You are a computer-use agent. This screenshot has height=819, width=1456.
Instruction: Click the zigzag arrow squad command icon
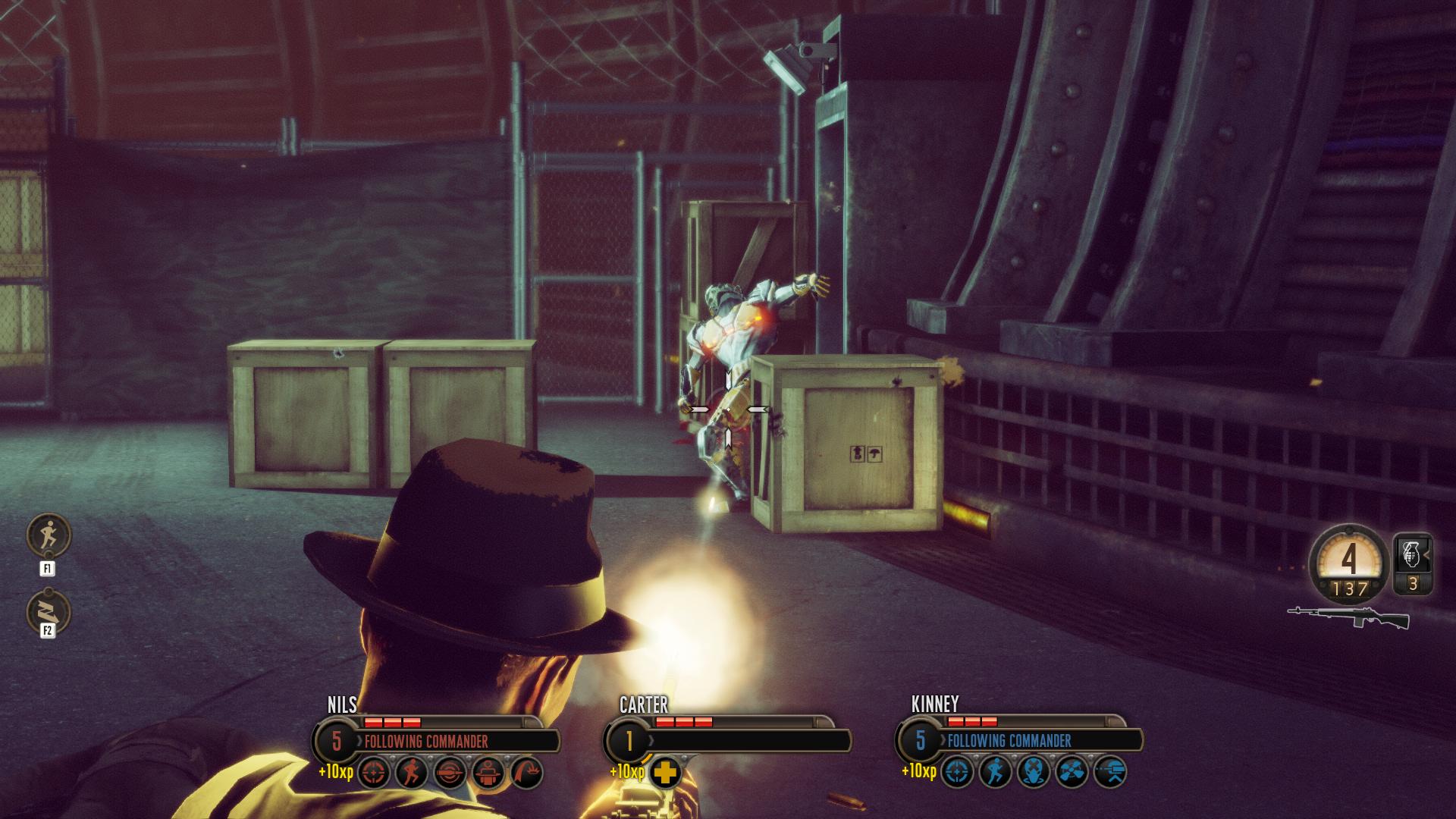click(x=49, y=612)
